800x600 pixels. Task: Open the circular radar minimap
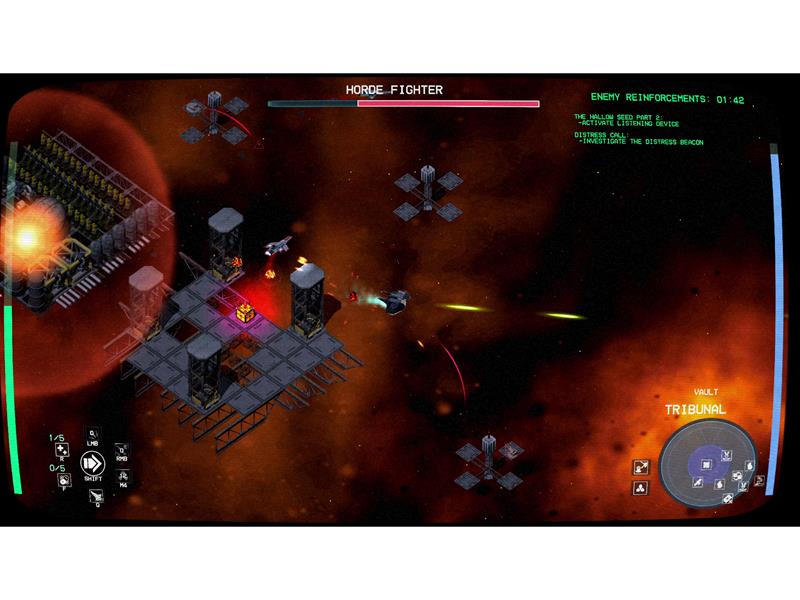(x=708, y=464)
